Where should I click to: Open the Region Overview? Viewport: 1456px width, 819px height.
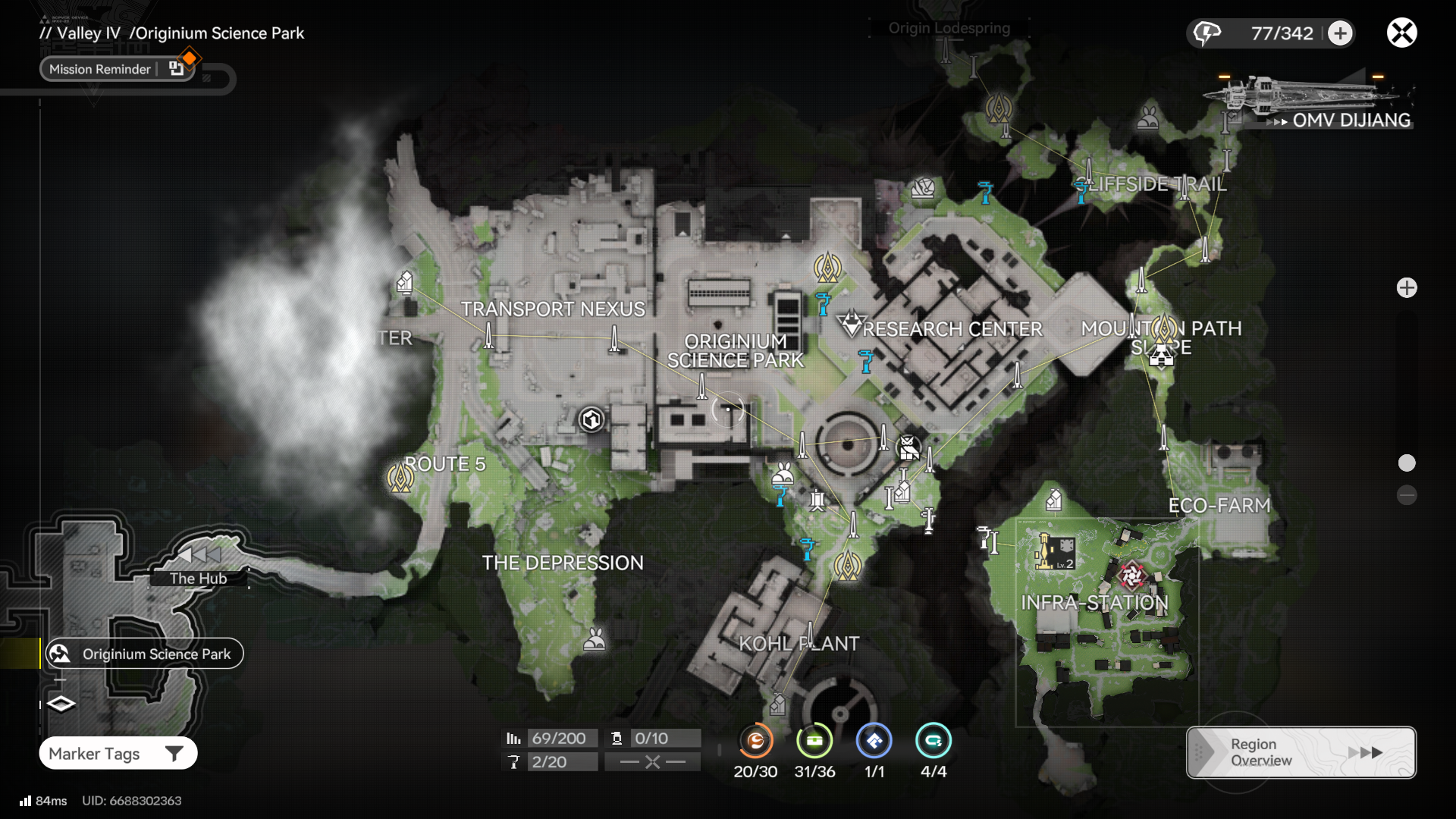pyautogui.click(x=1301, y=752)
